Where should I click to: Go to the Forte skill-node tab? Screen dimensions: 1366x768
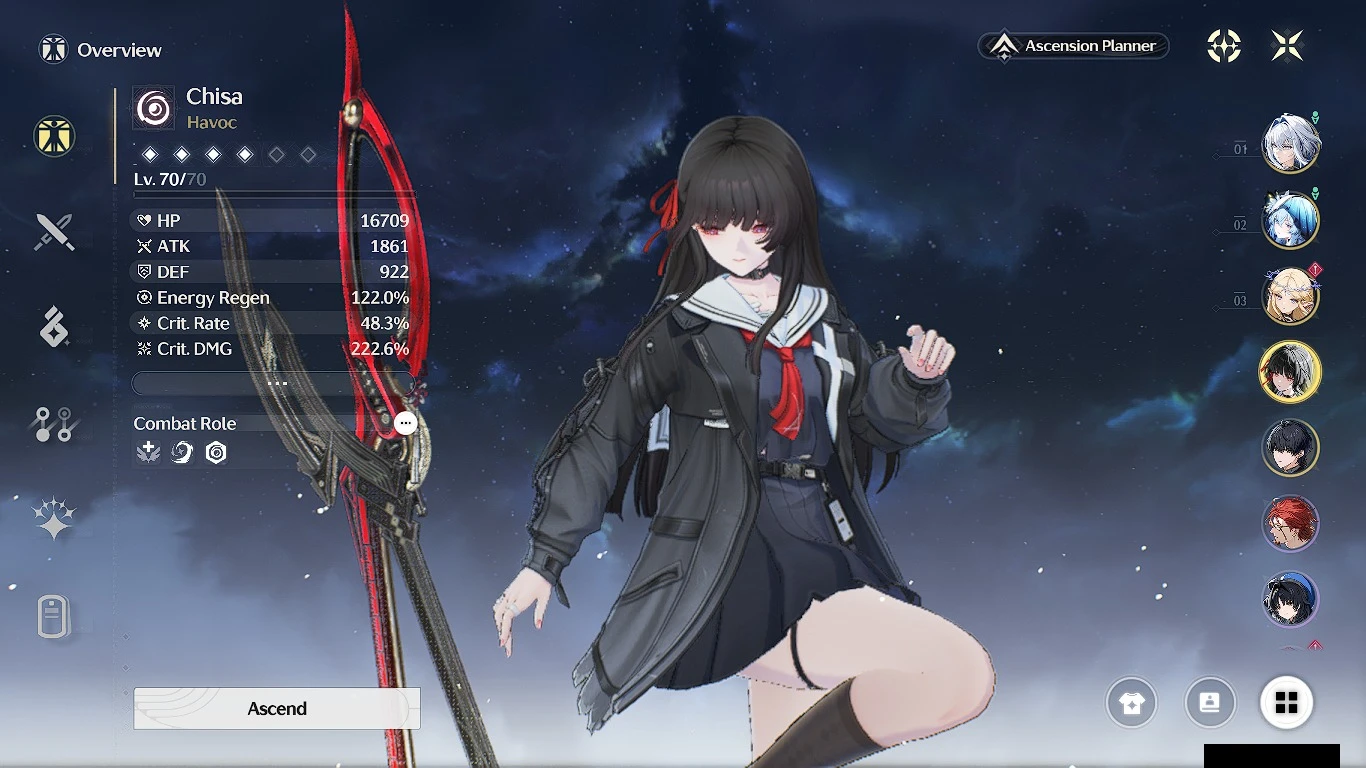coord(54,424)
